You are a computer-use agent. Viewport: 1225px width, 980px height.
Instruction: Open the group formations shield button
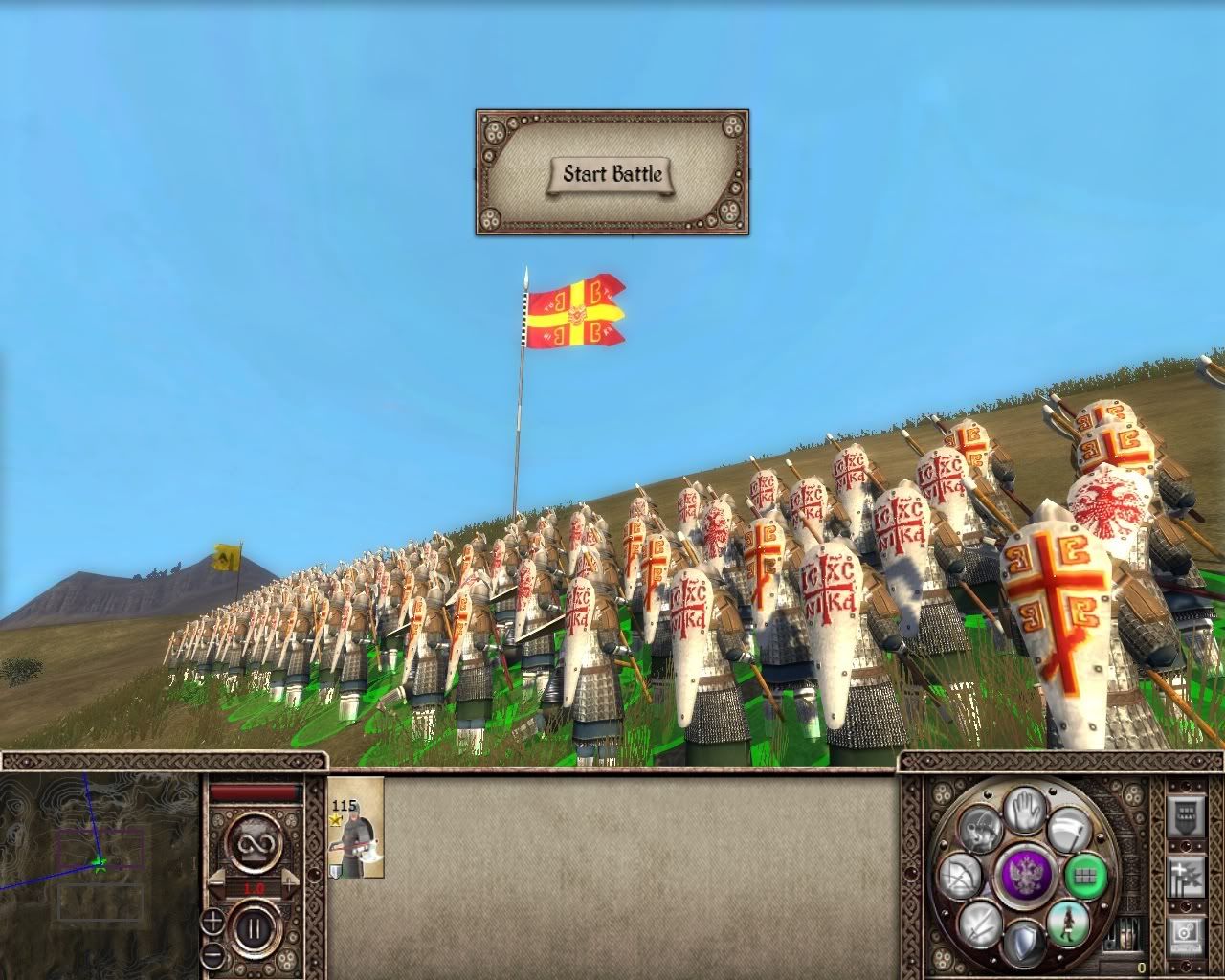tap(1186, 818)
